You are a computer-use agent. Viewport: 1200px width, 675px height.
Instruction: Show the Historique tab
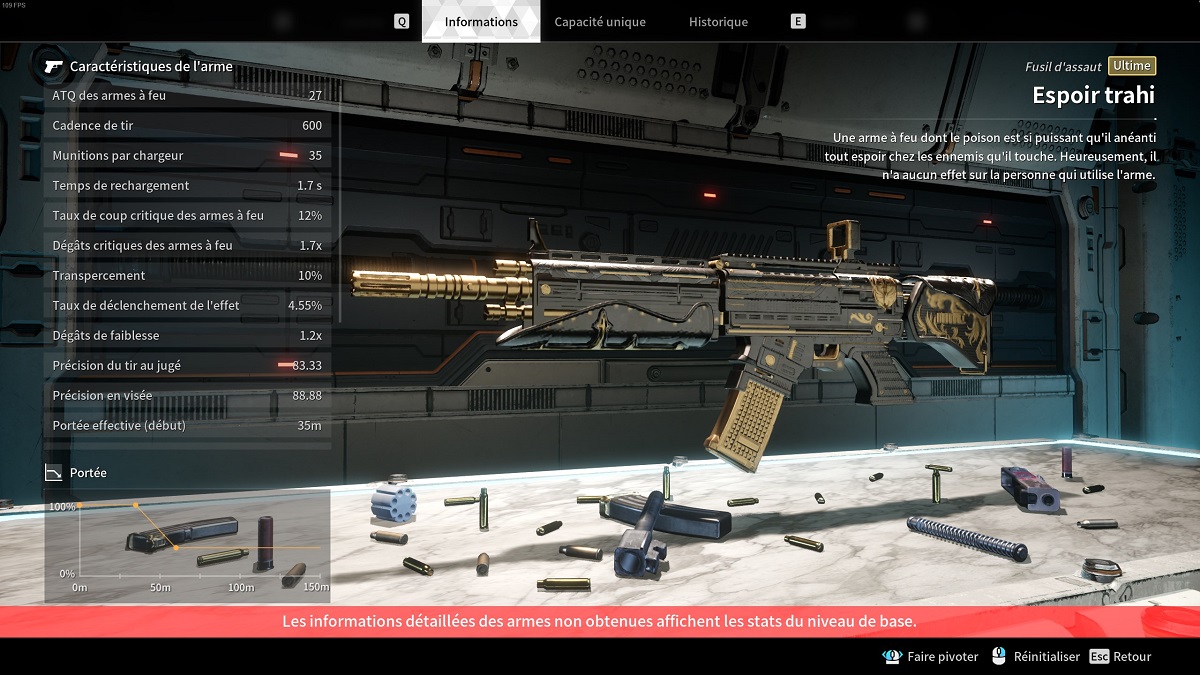pos(718,21)
